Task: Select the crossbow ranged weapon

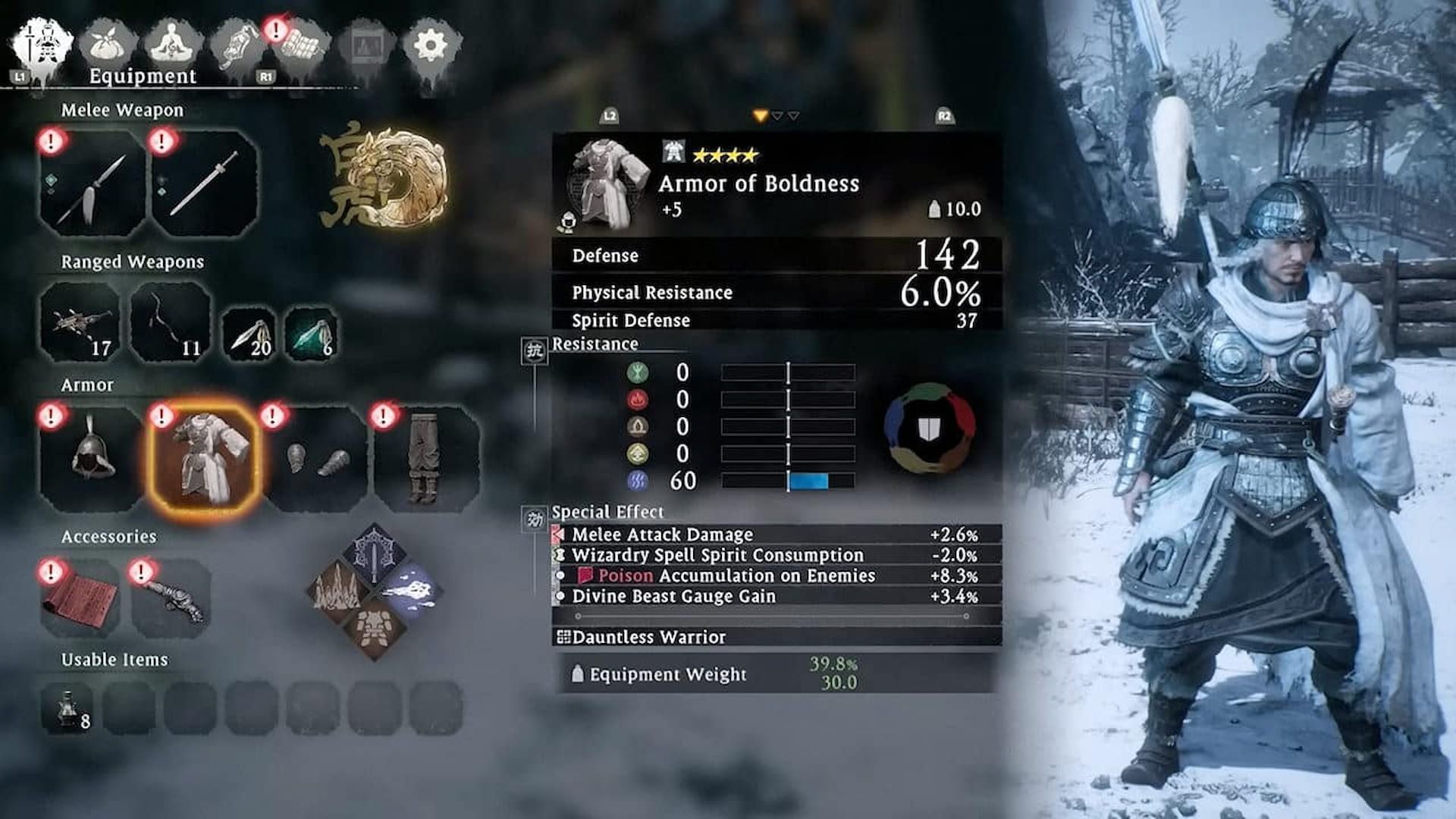Action: point(83,322)
